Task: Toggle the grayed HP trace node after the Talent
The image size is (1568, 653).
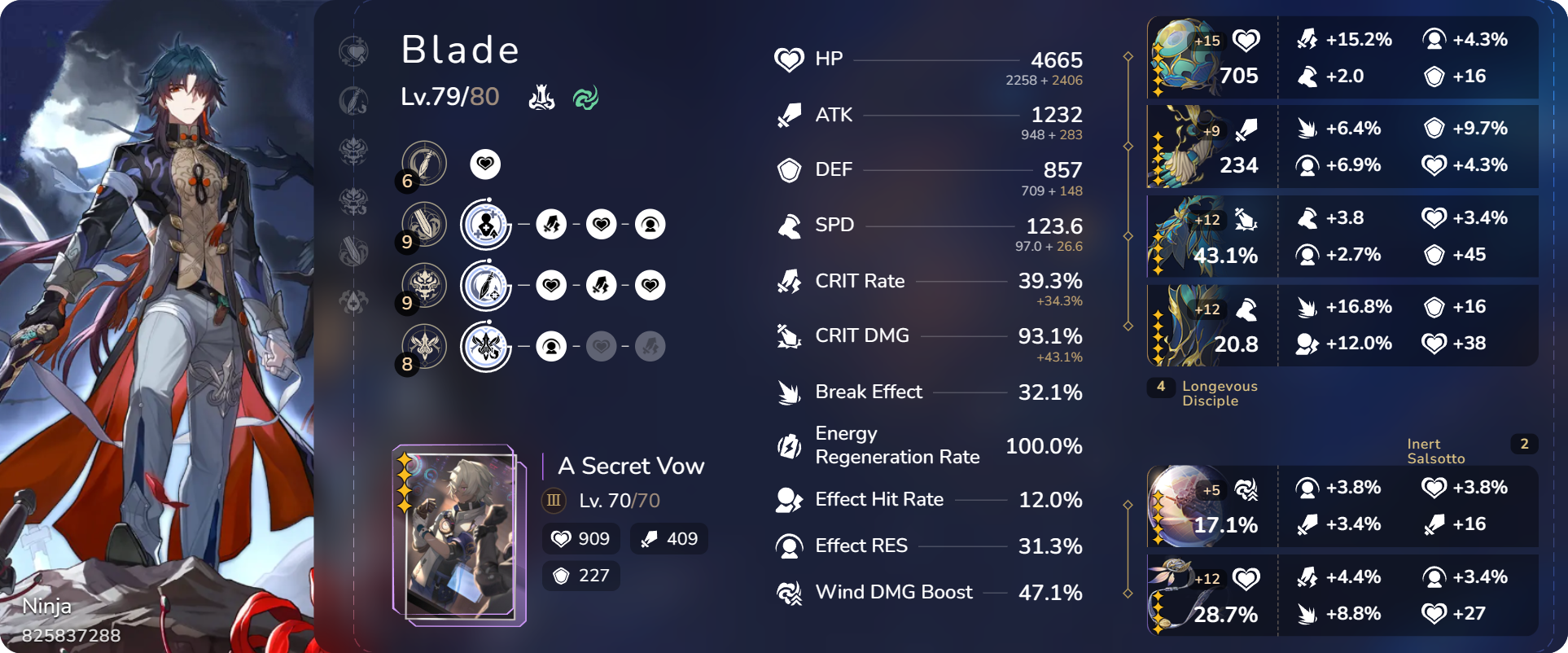Action: (602, 346)
